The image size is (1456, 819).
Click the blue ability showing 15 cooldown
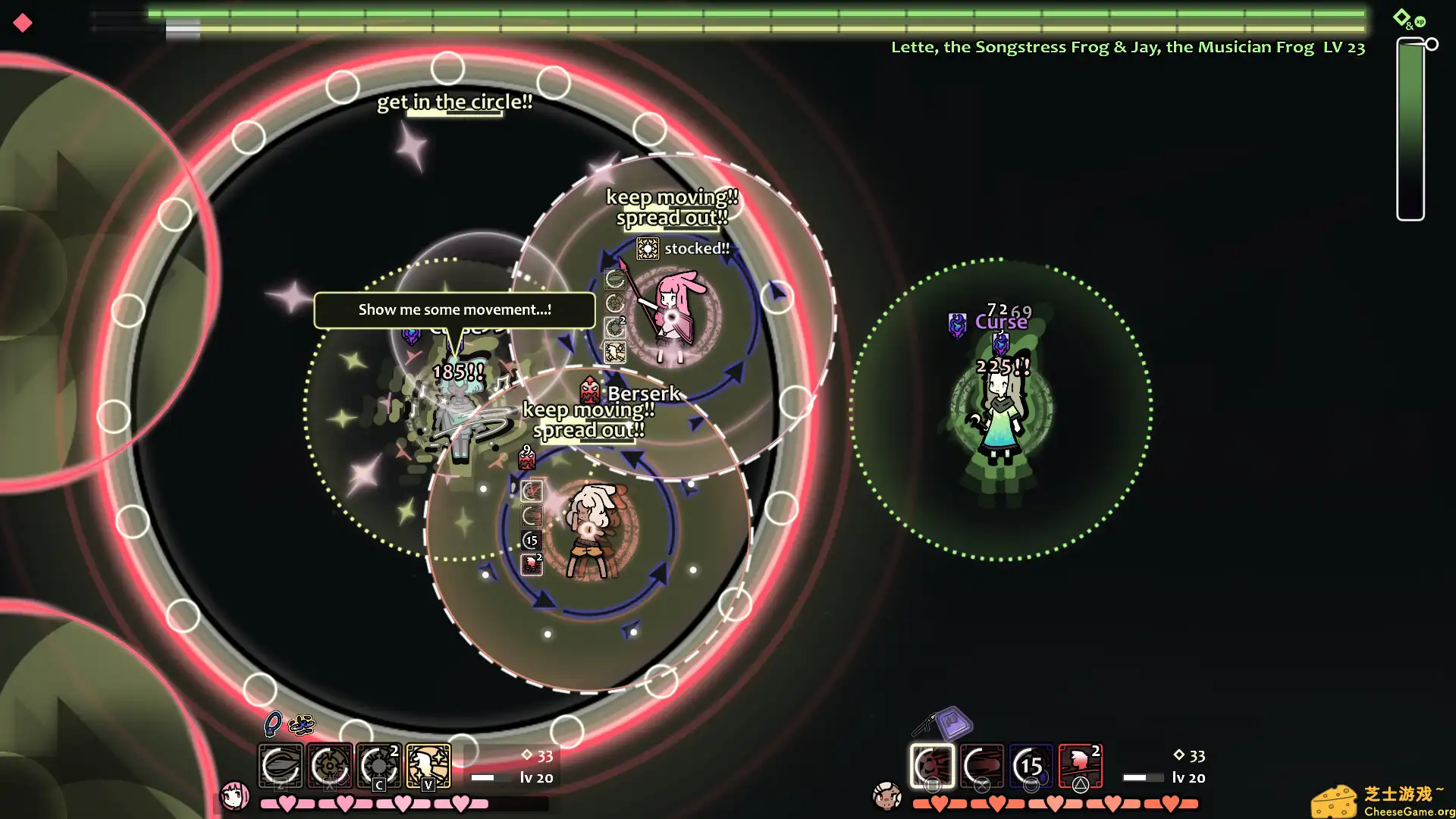pos(1031,765)
